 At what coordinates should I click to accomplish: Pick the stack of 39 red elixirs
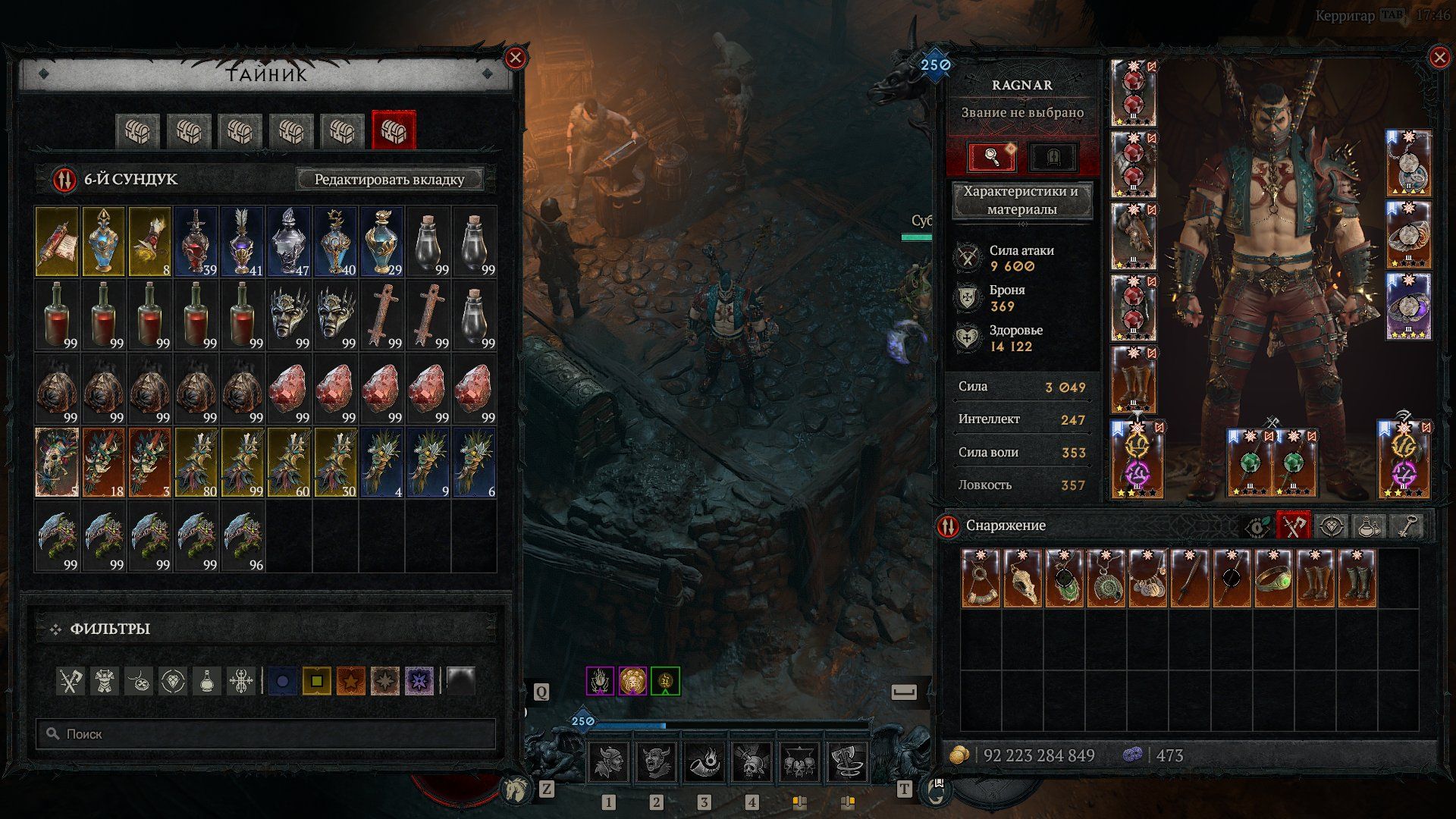pyautogui.click(x=196, y=241)
